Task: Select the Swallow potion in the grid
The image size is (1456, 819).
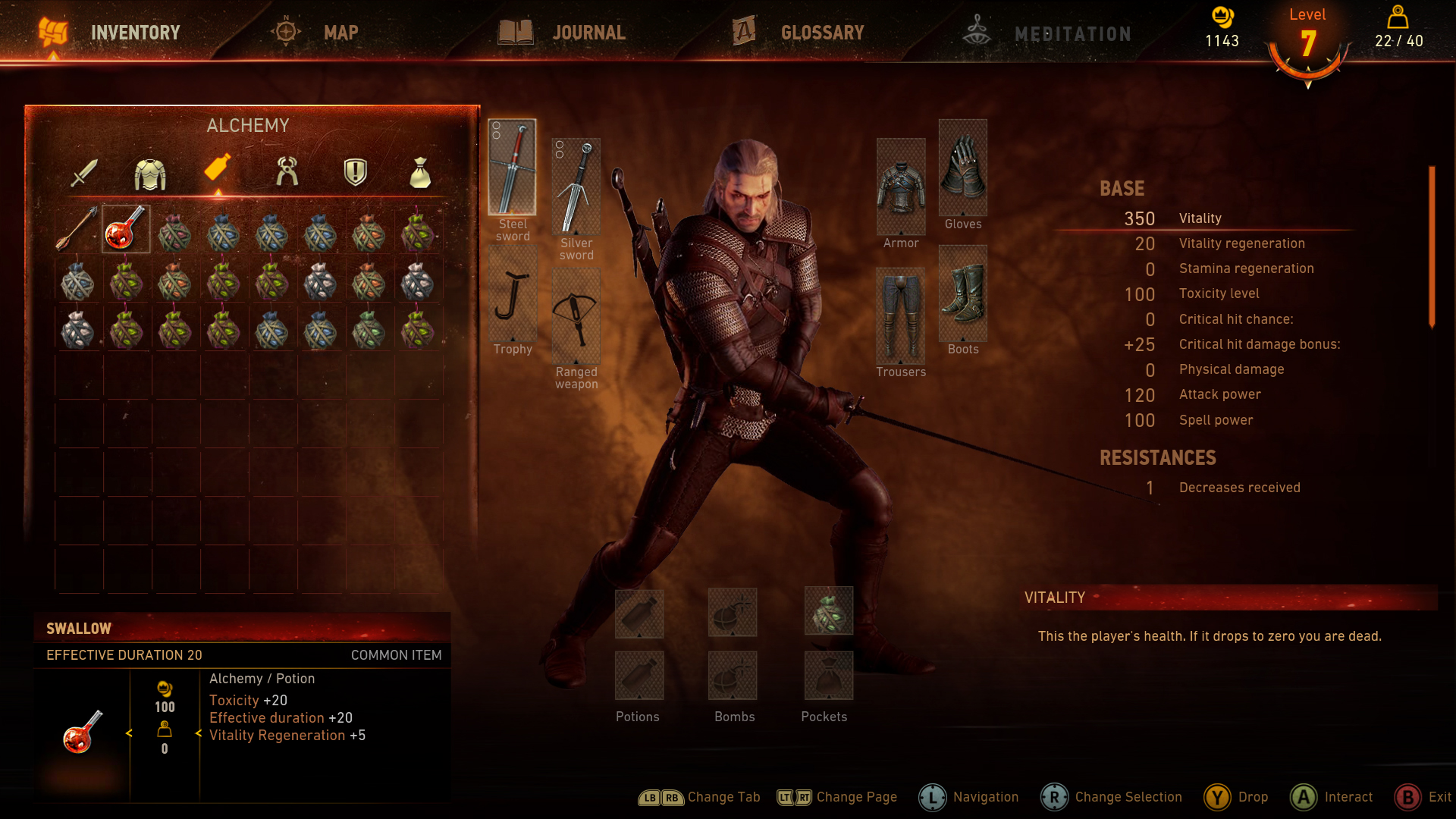Action: pyautogui.click(x=127, y=227)
